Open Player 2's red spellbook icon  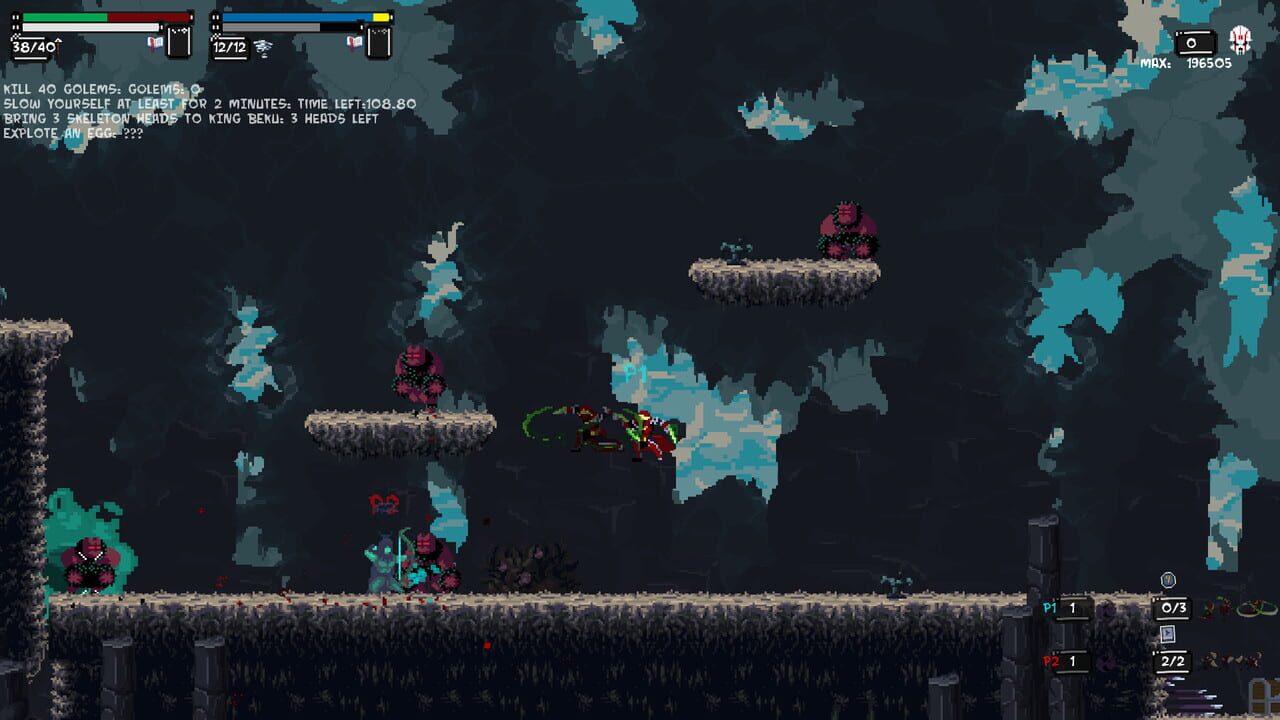click(353, 42)
